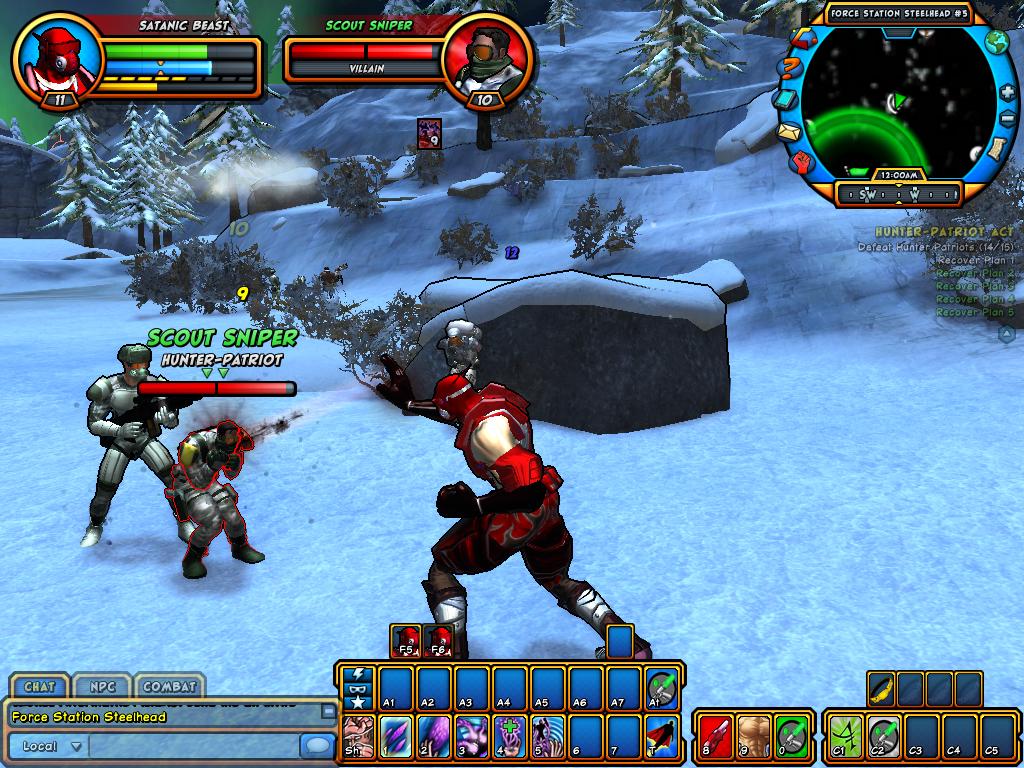Screen dimensions: 1024x768
Task: Zoom out the minimap with the minus button
Action: pyautogui.click(x=1007, y=120)
